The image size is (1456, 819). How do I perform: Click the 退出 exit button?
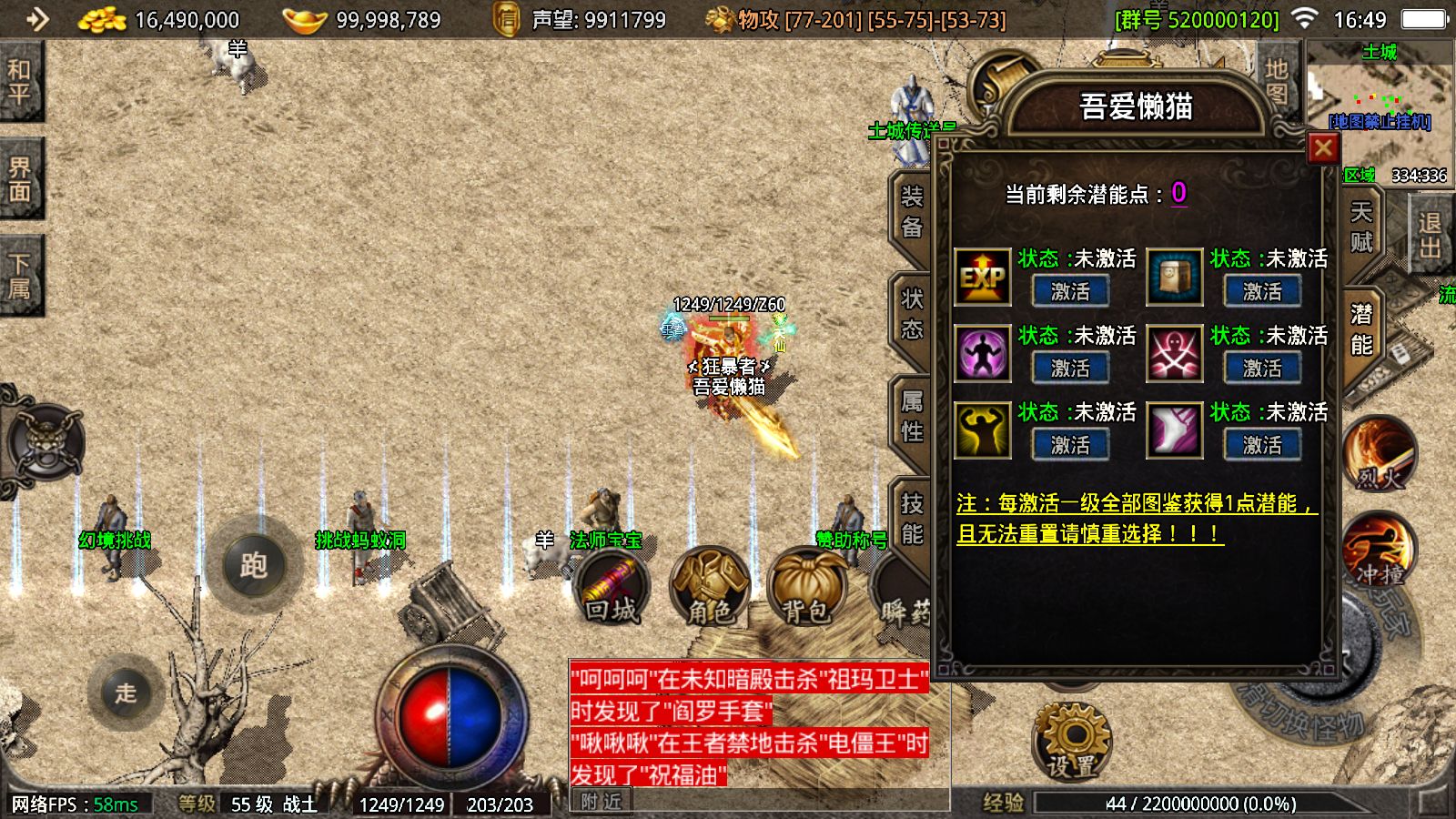[1430, 236]
